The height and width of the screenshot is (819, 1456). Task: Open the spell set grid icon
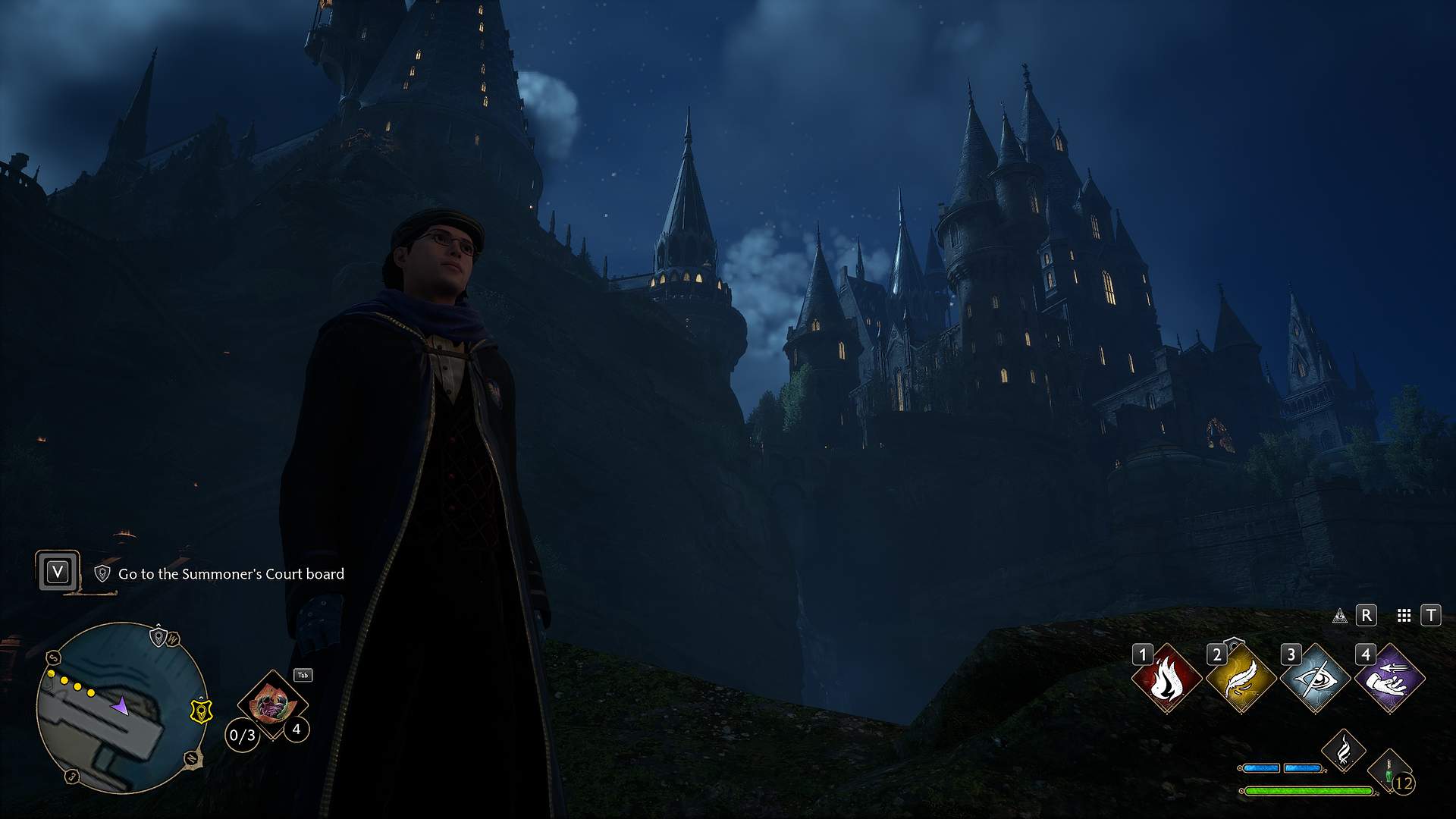1404,616
